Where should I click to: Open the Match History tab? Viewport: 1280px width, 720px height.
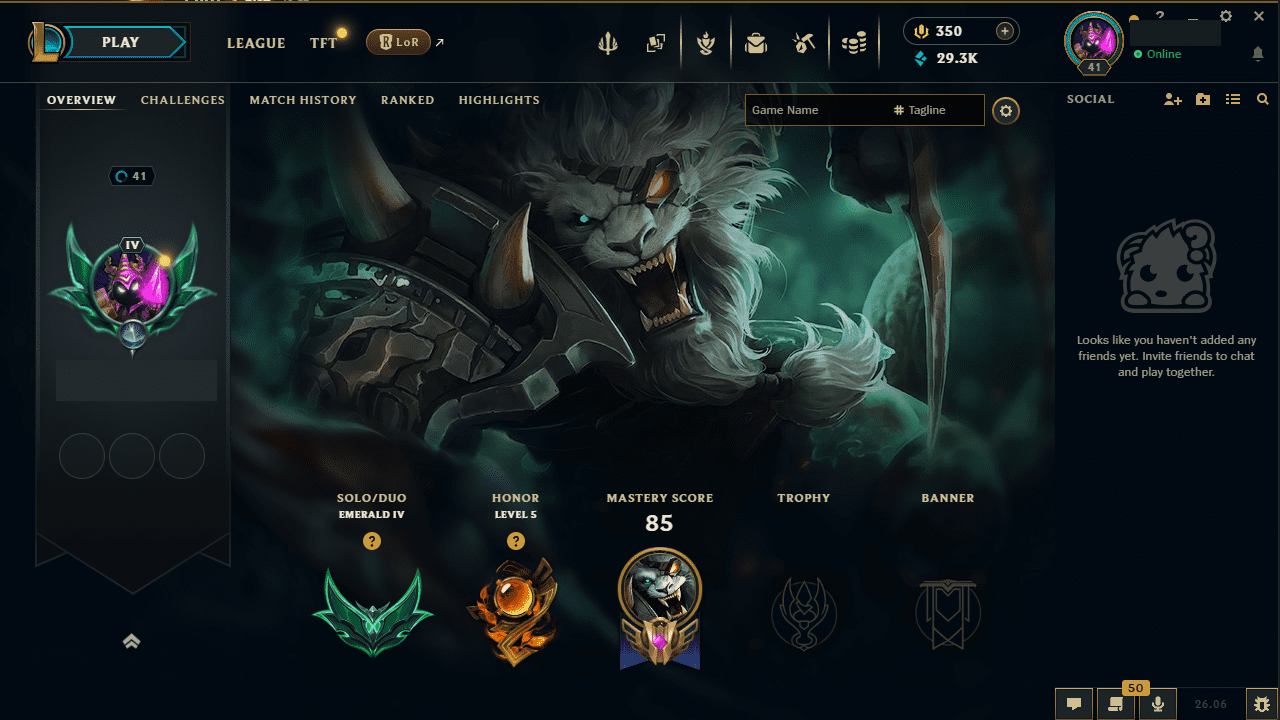[x=303, y=100]
